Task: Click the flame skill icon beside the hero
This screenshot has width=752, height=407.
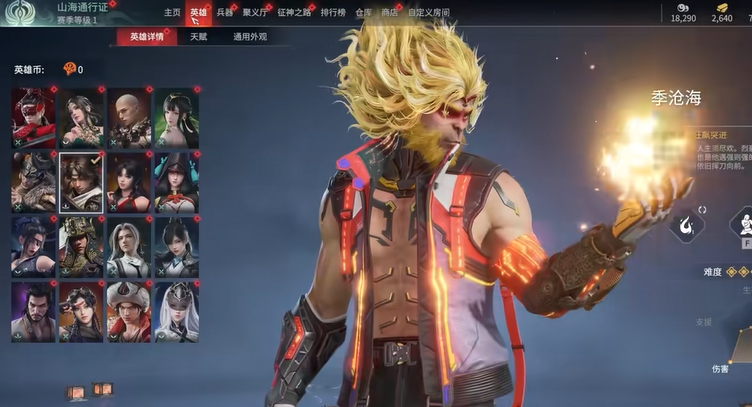Action: pos(687,225)
